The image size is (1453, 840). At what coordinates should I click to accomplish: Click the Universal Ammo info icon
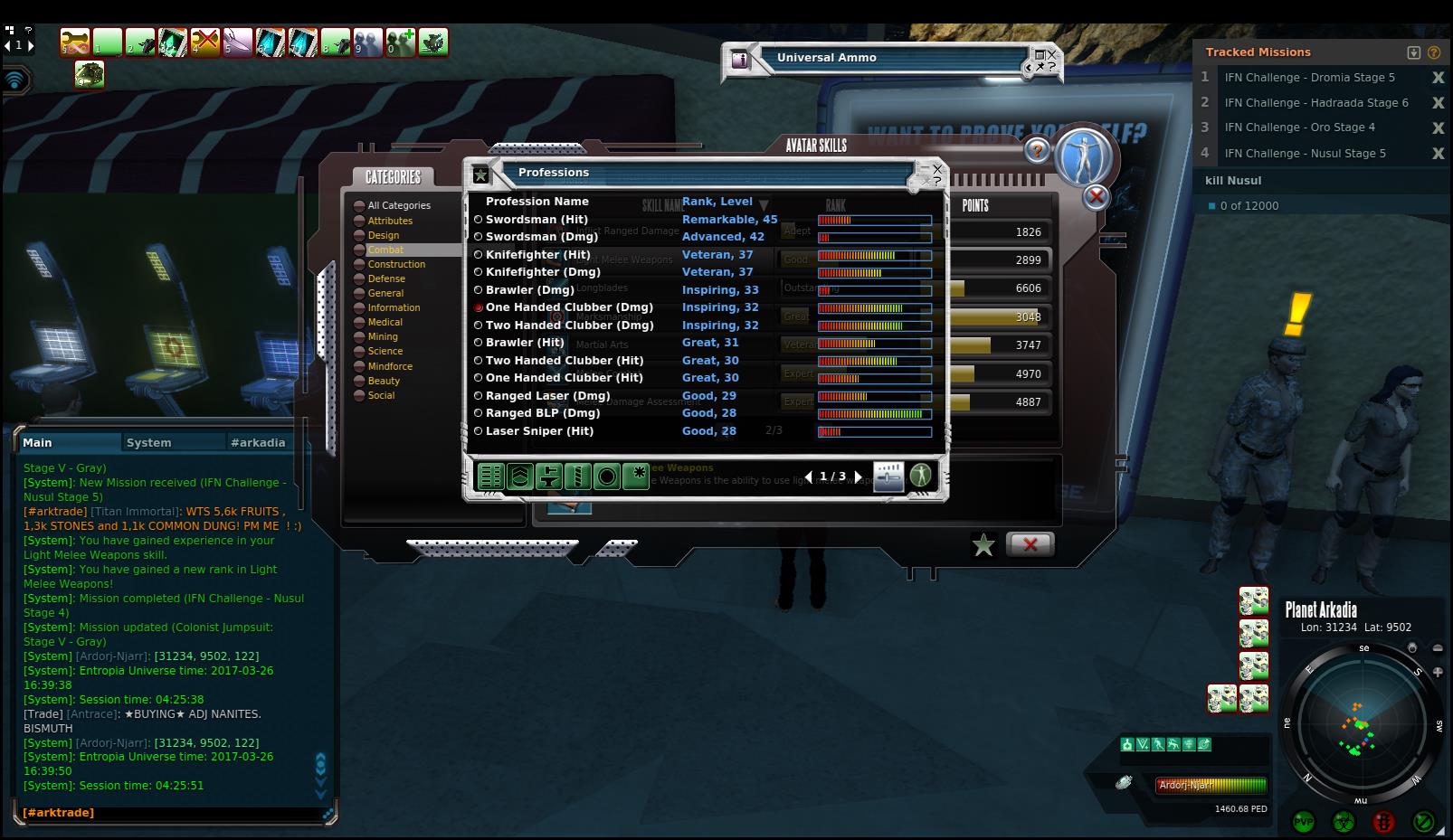[x=741, y=60]
